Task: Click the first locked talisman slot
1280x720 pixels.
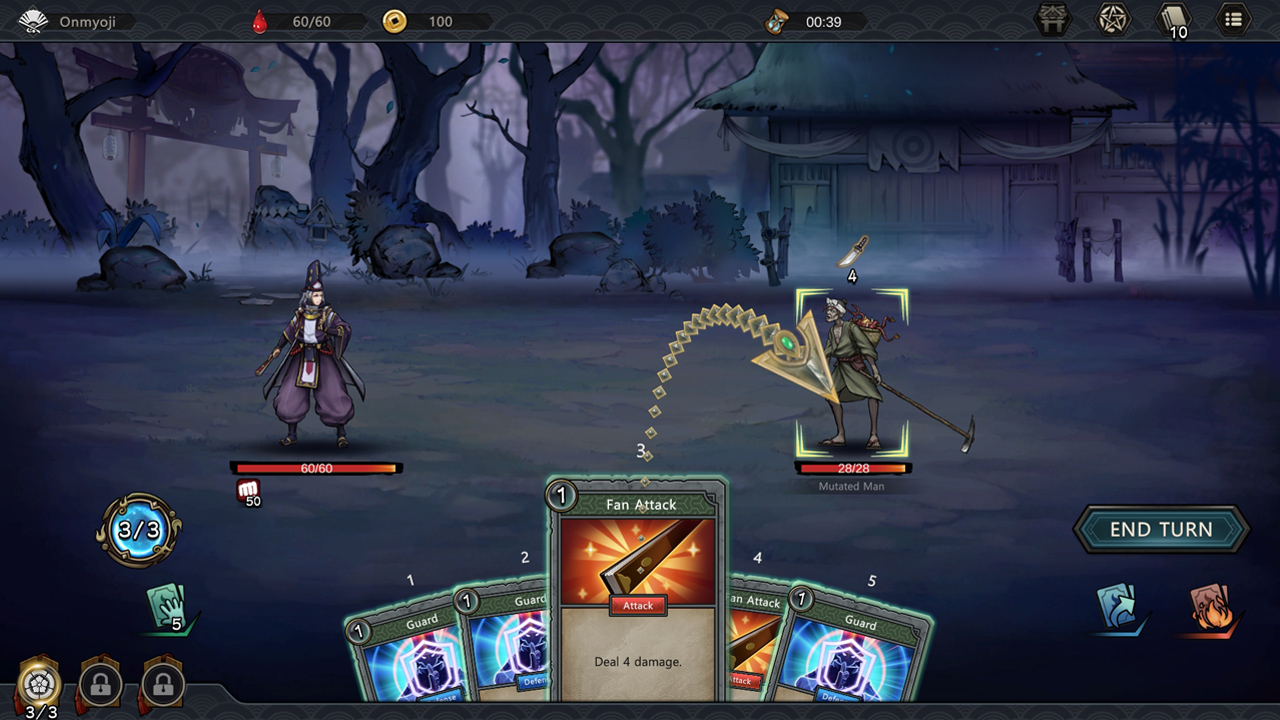Action: [x=99, y=685]
